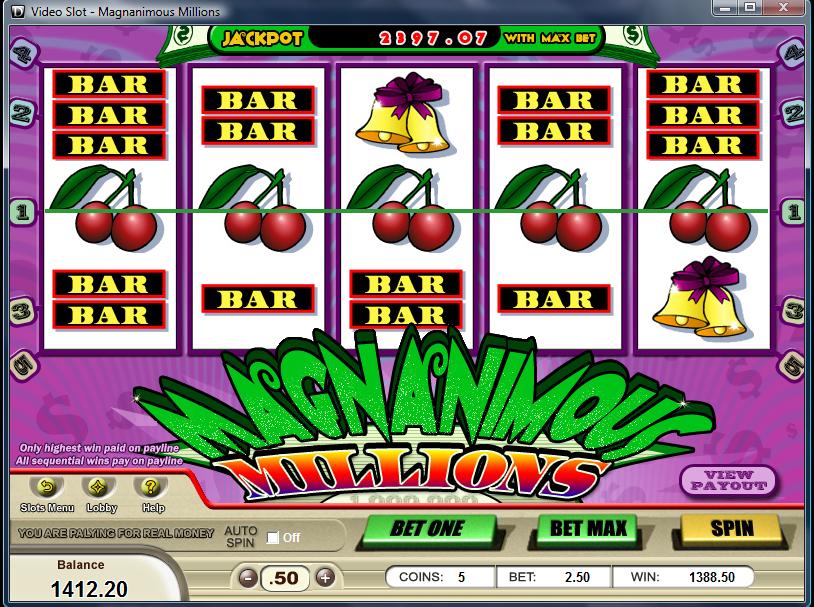Add one coin with BET ONE
The width and height of the screenshot is (814, 607).
tap(428, 527)
